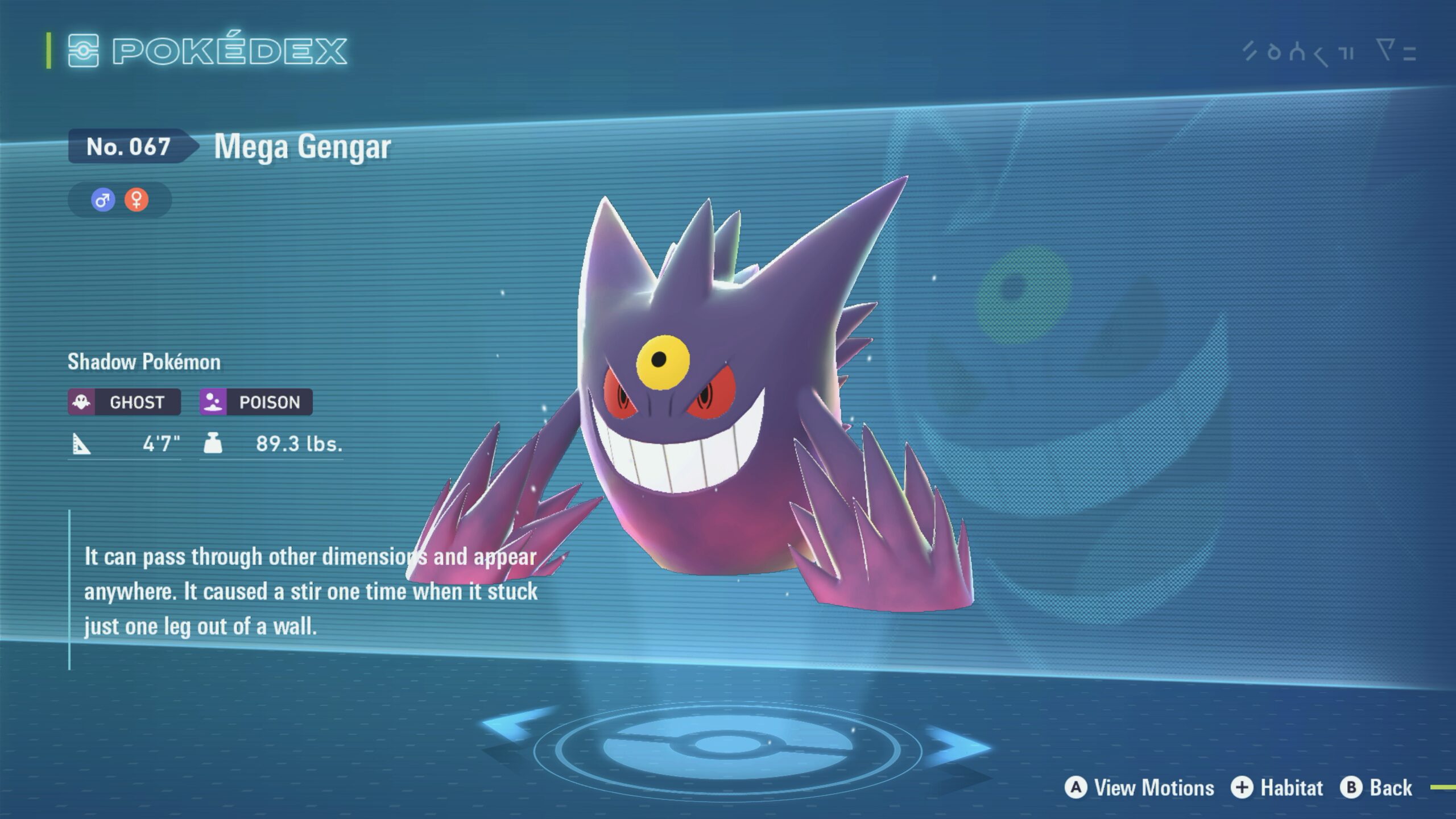Click the Poison type badge
Image resolution: width=1456 pixels, height=819 pixels.
[256, 402]
